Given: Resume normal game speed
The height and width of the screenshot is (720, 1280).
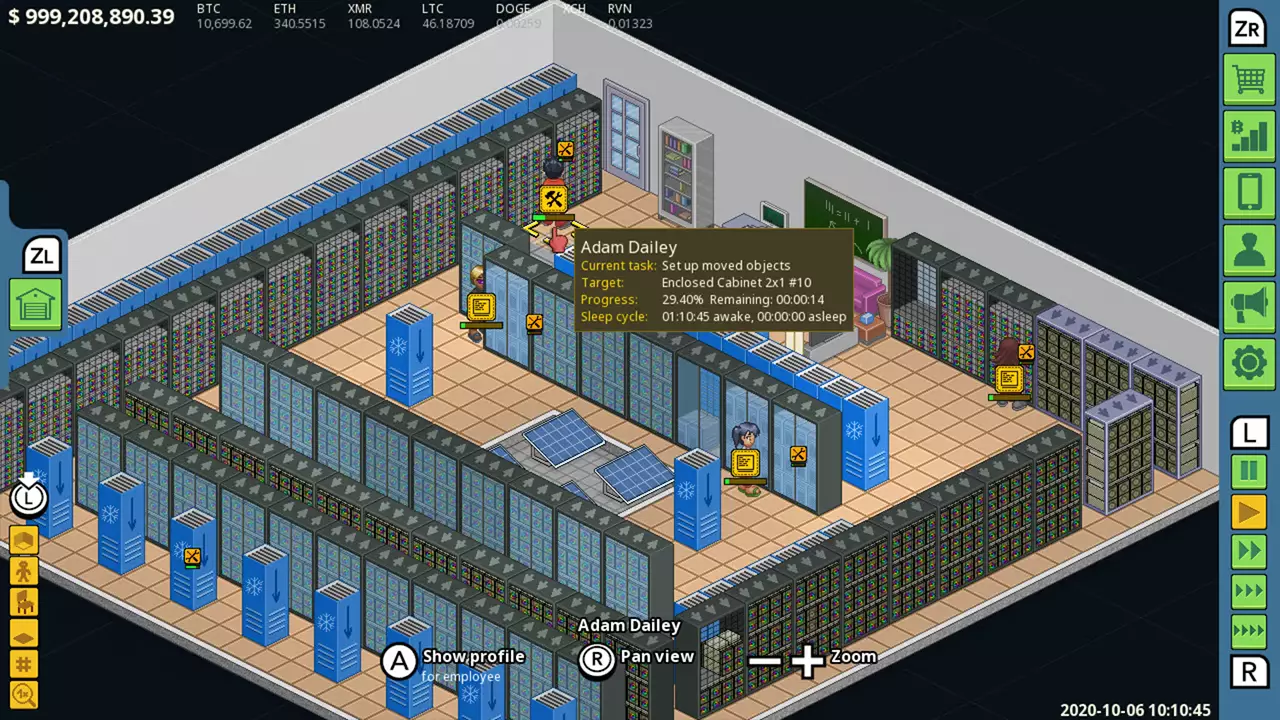Looking at the screenshot, I should (x=1249, y=512).
